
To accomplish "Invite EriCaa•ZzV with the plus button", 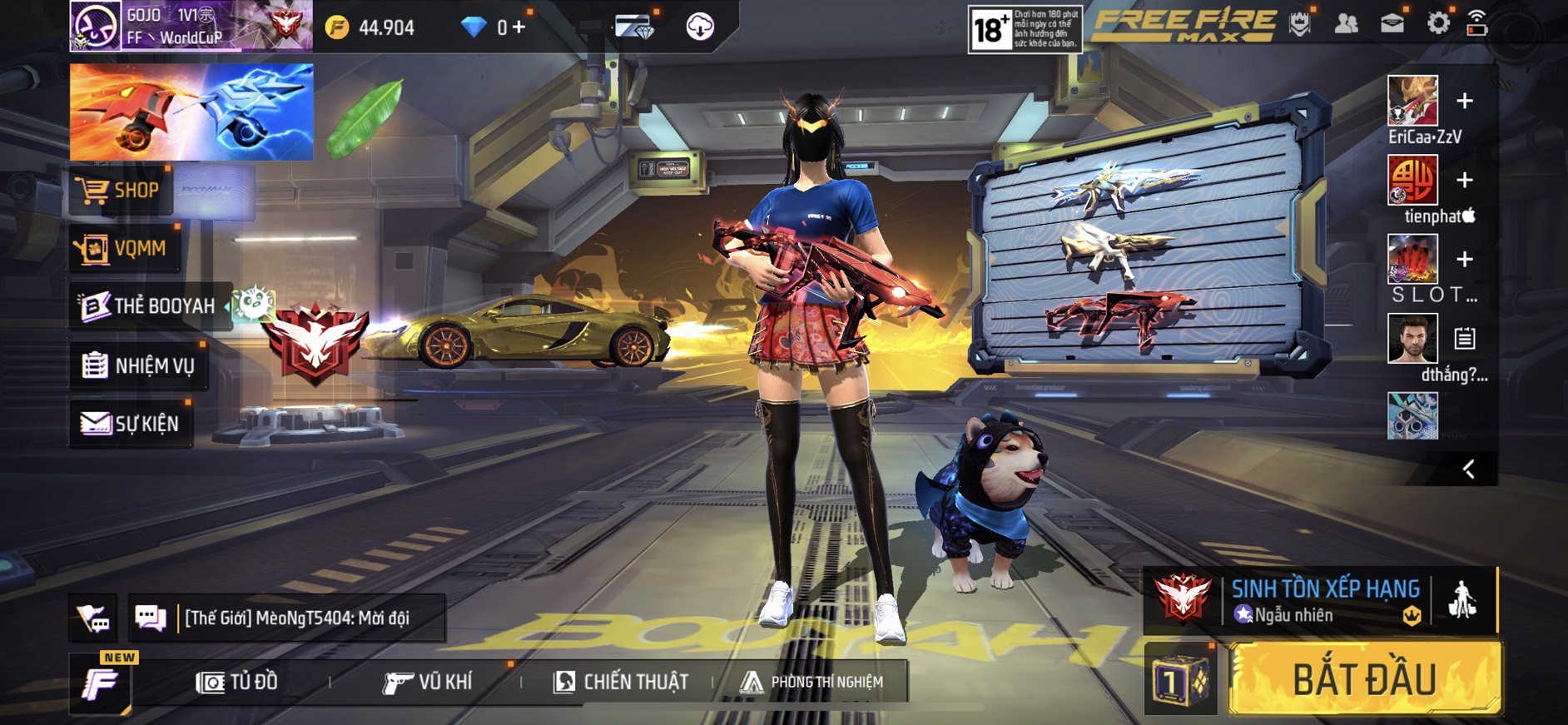I will [1465, 102].
